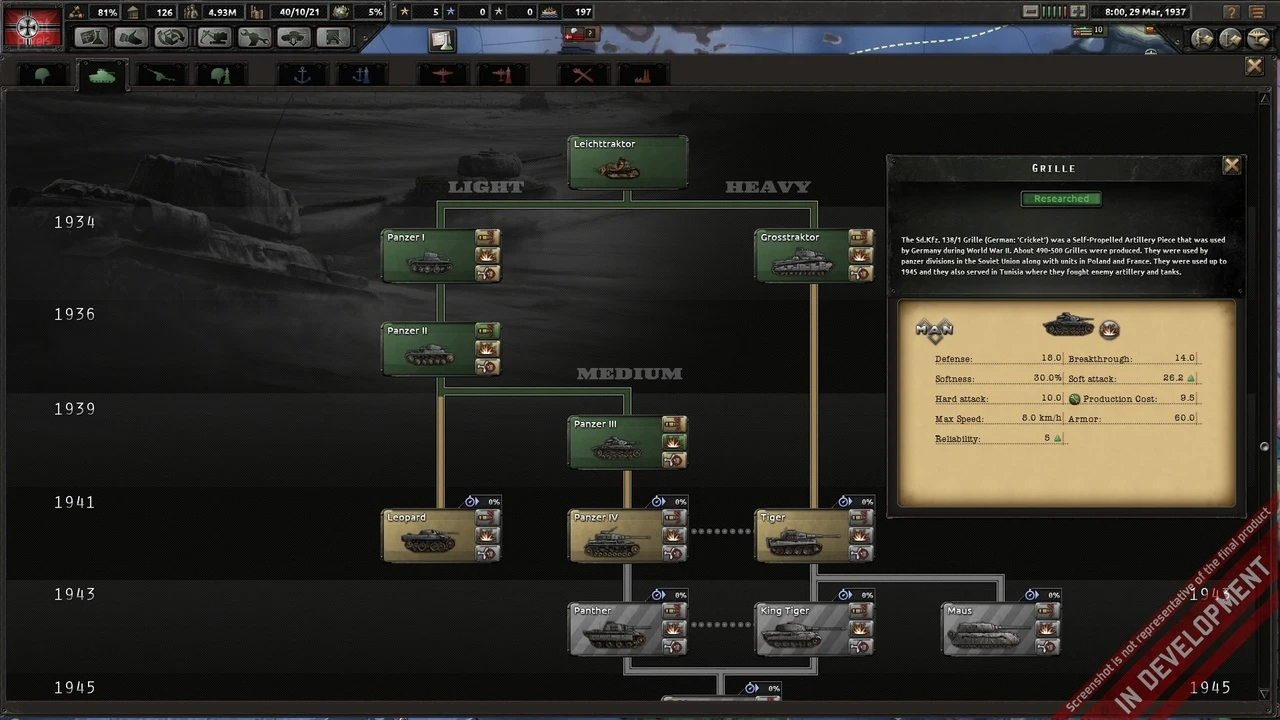
Task: Research the Panzer IV tank
Action: pos(615,536)
